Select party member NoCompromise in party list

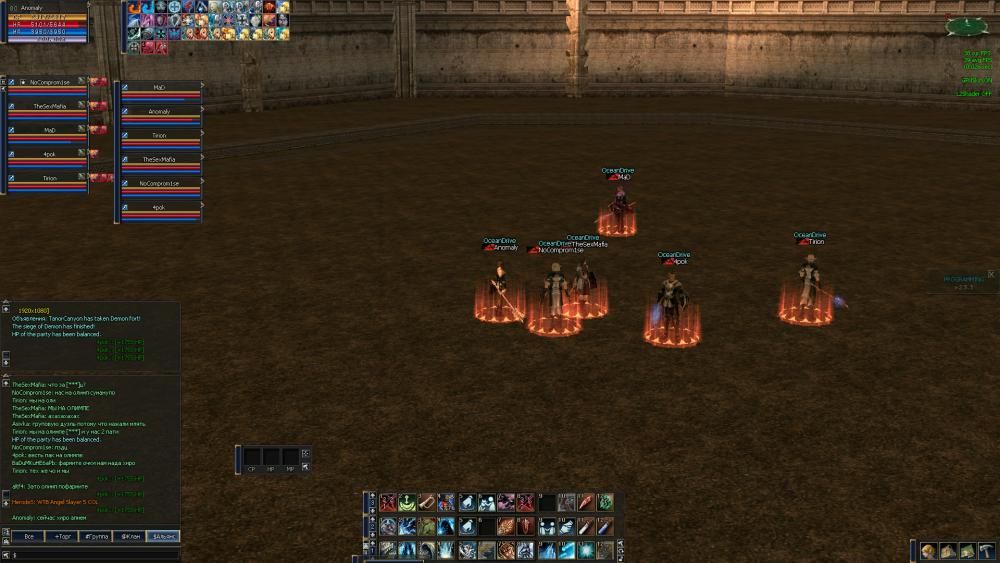pos(50,82)
